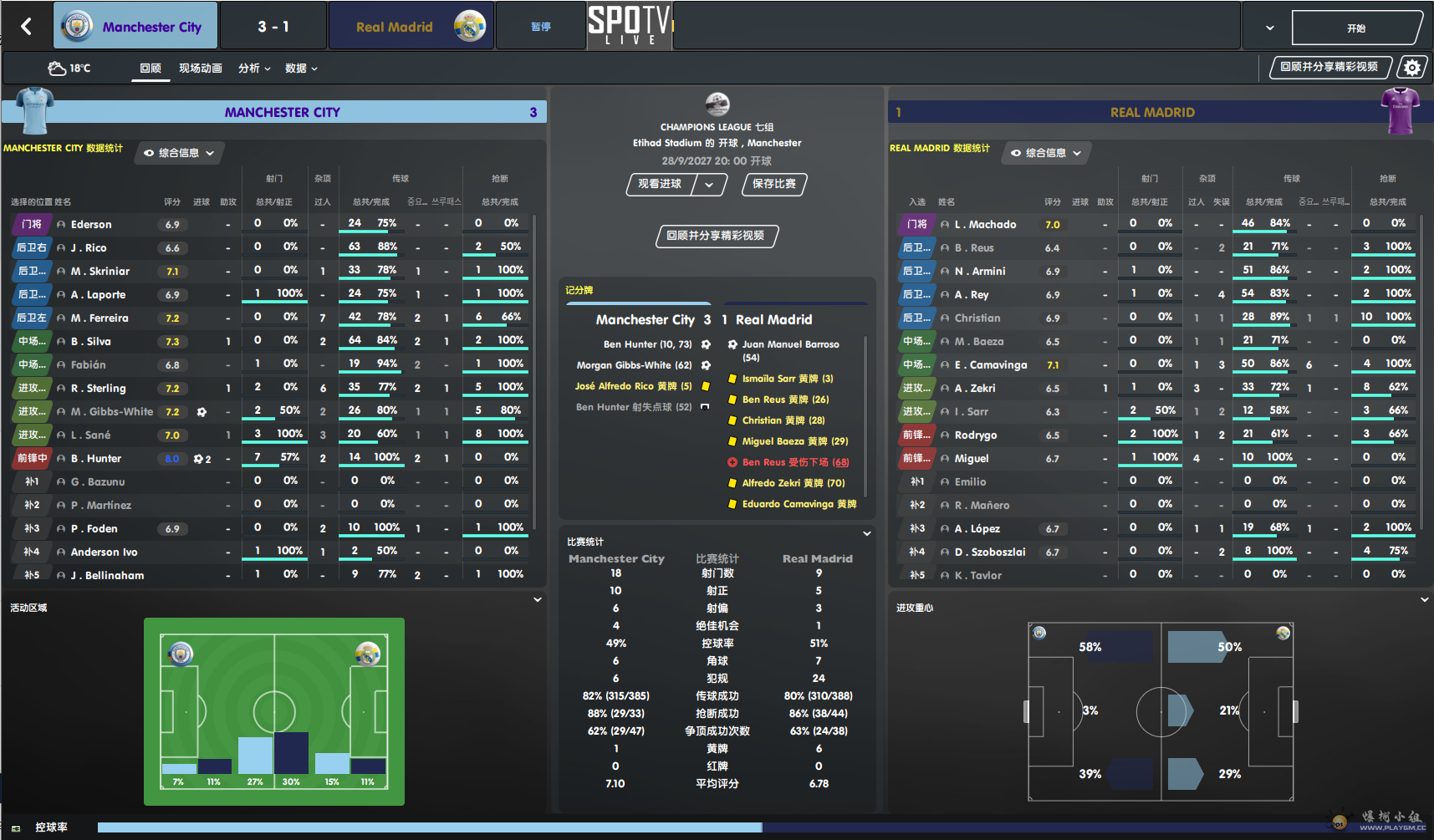Open the 数据 data dropdown
Image resolution: width=1434 pixels, height=840 pixels.
click(301, 69)
